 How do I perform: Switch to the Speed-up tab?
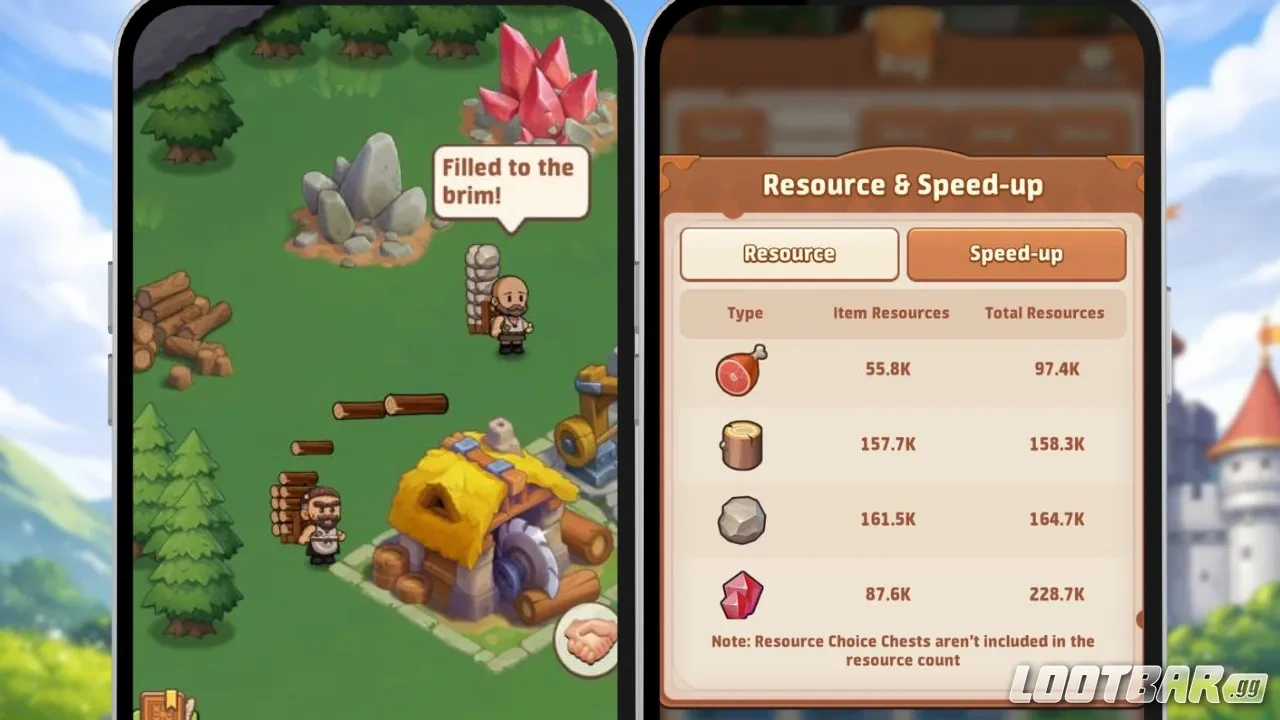click(1016, 253)
